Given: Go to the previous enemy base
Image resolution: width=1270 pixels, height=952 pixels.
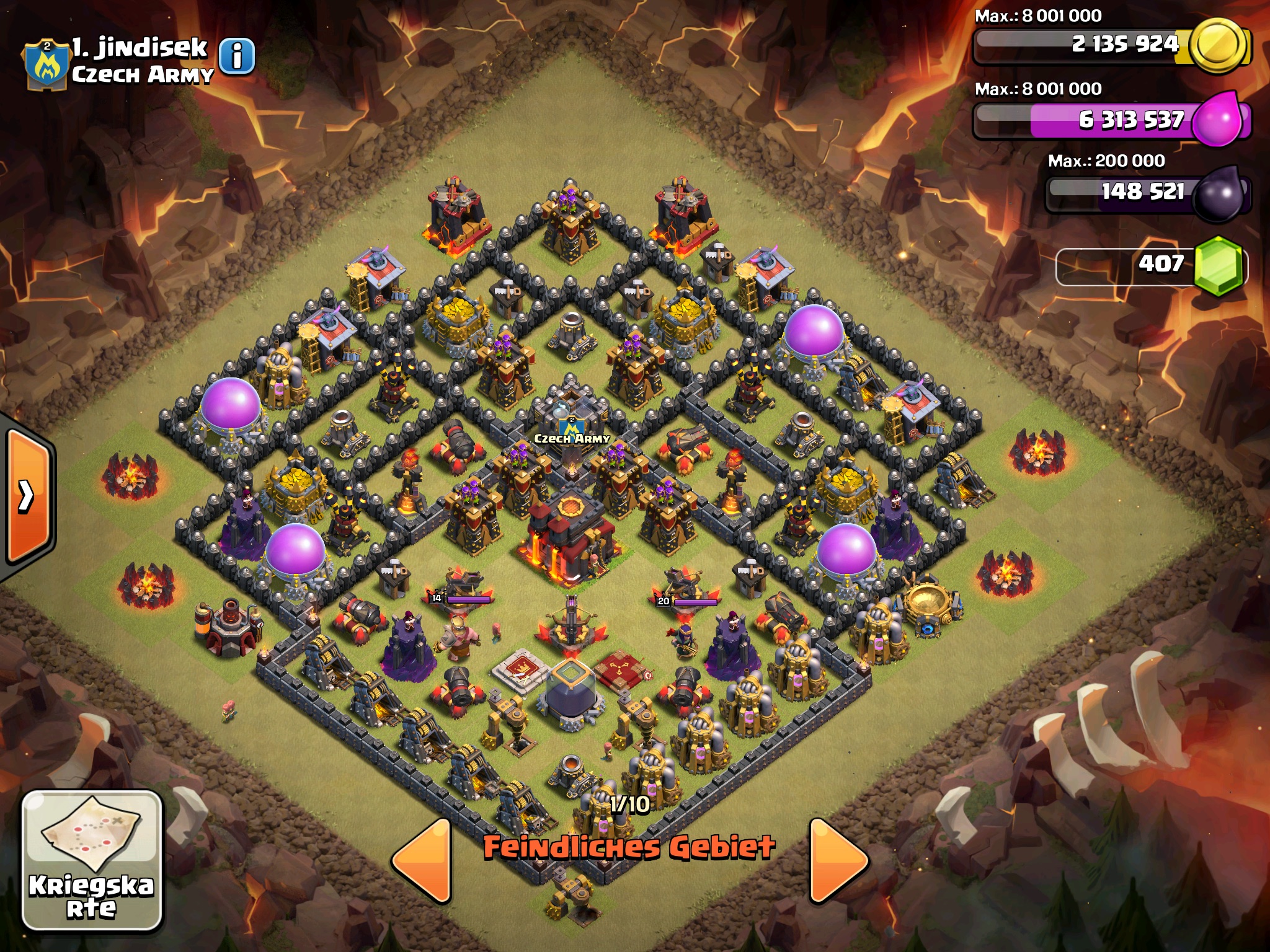Looking at the screenshot, I should 423,860.
